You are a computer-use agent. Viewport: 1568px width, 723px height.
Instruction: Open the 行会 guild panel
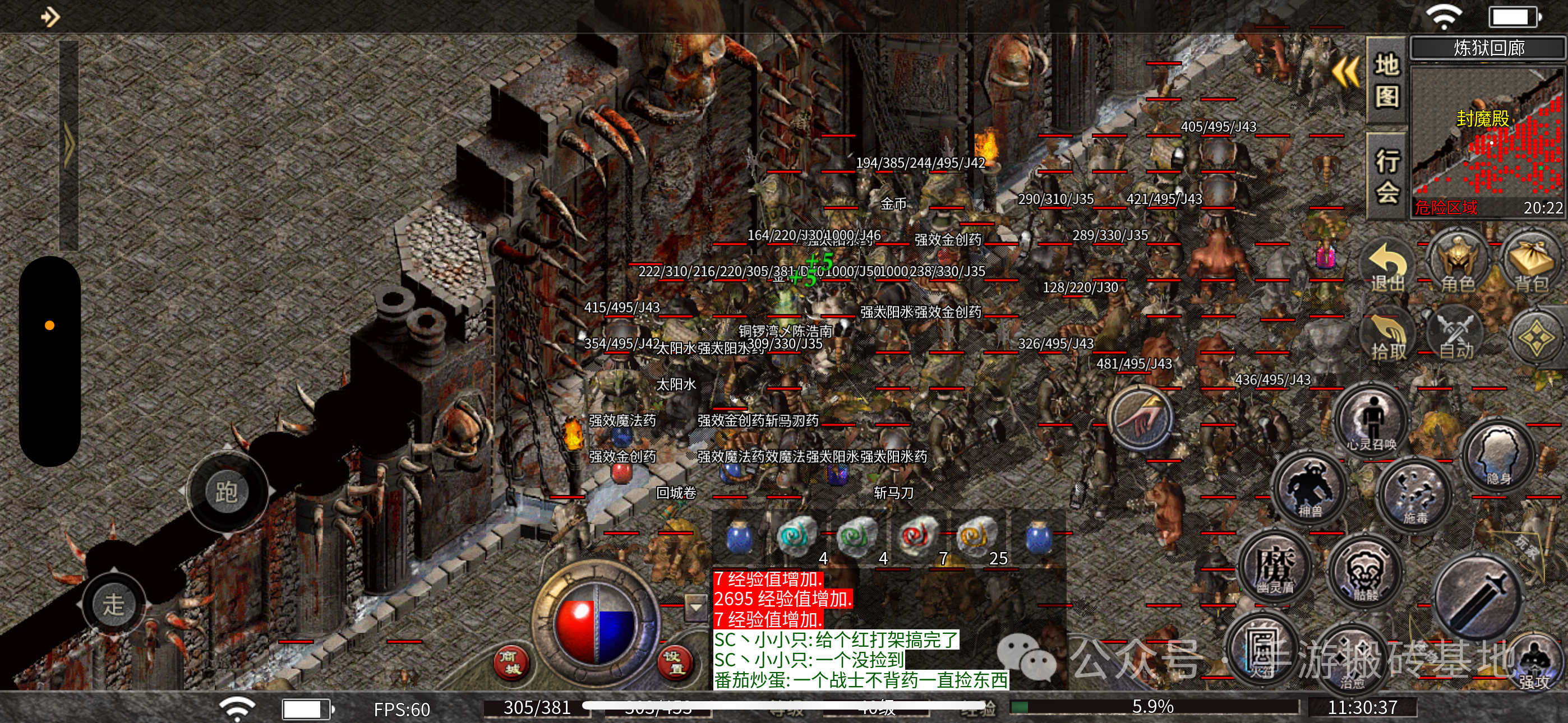(x=1387, y=177)
